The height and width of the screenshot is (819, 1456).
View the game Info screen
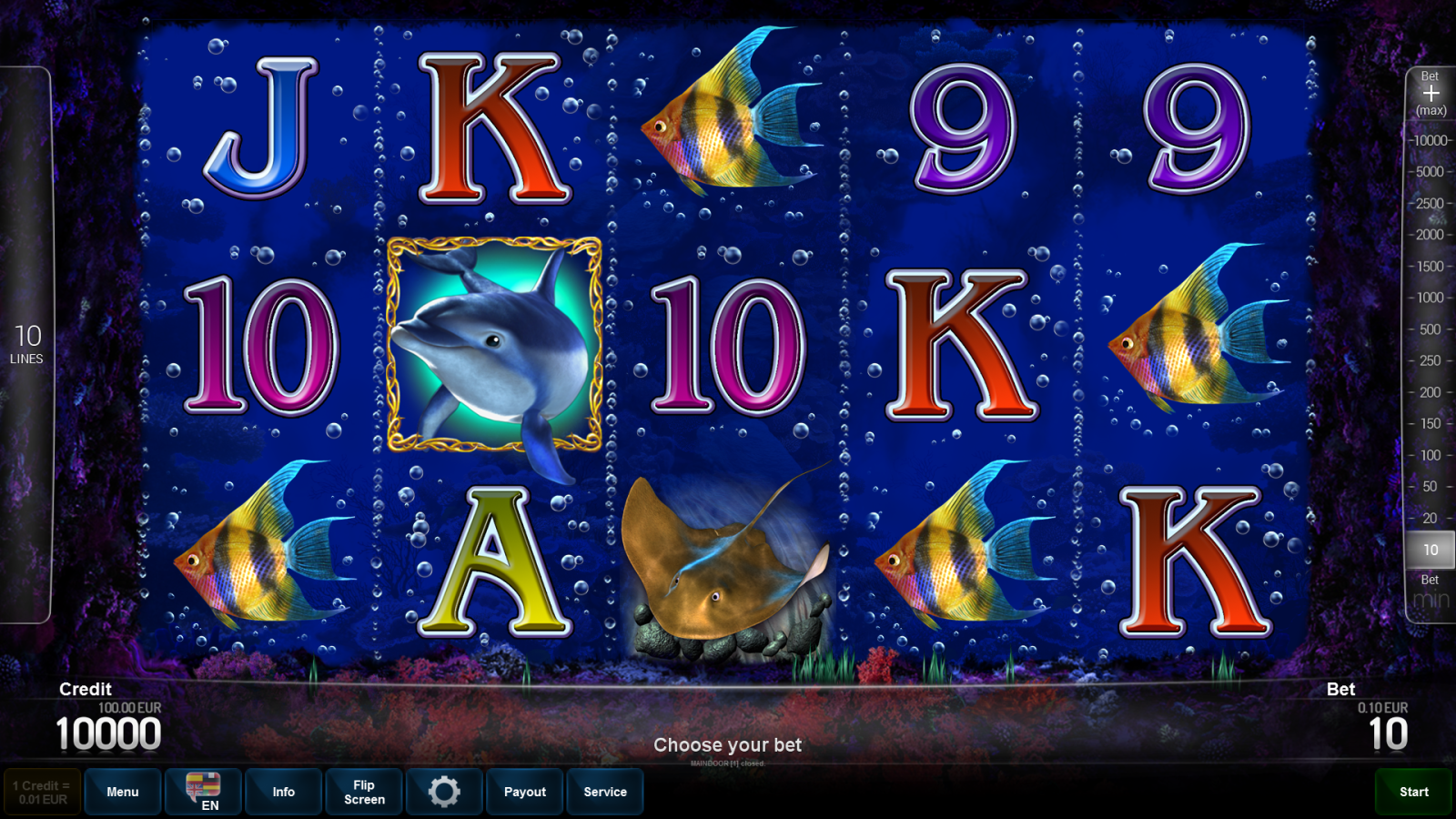[x=283, y=791]
